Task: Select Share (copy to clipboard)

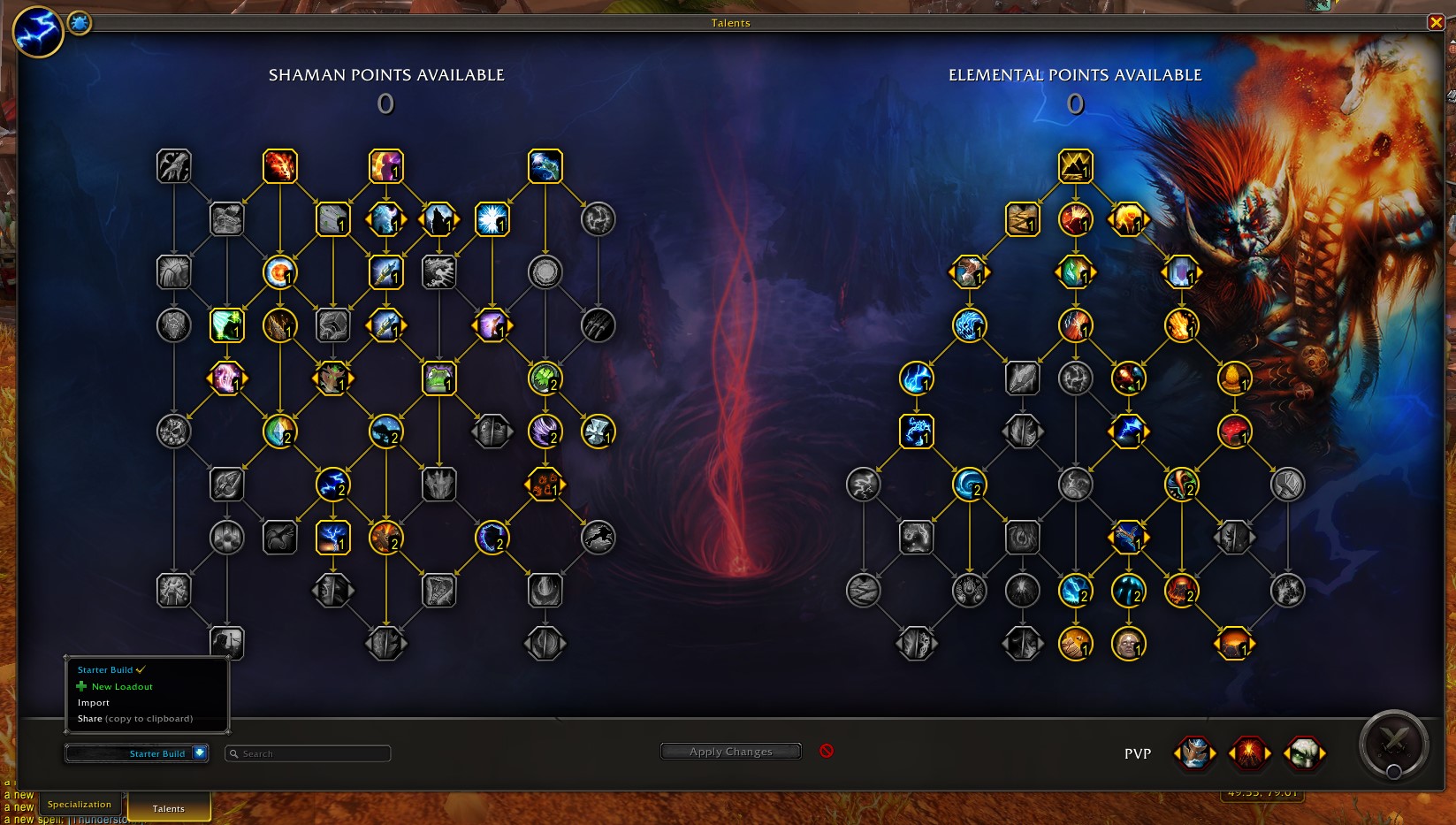Action: pos(131,718)
